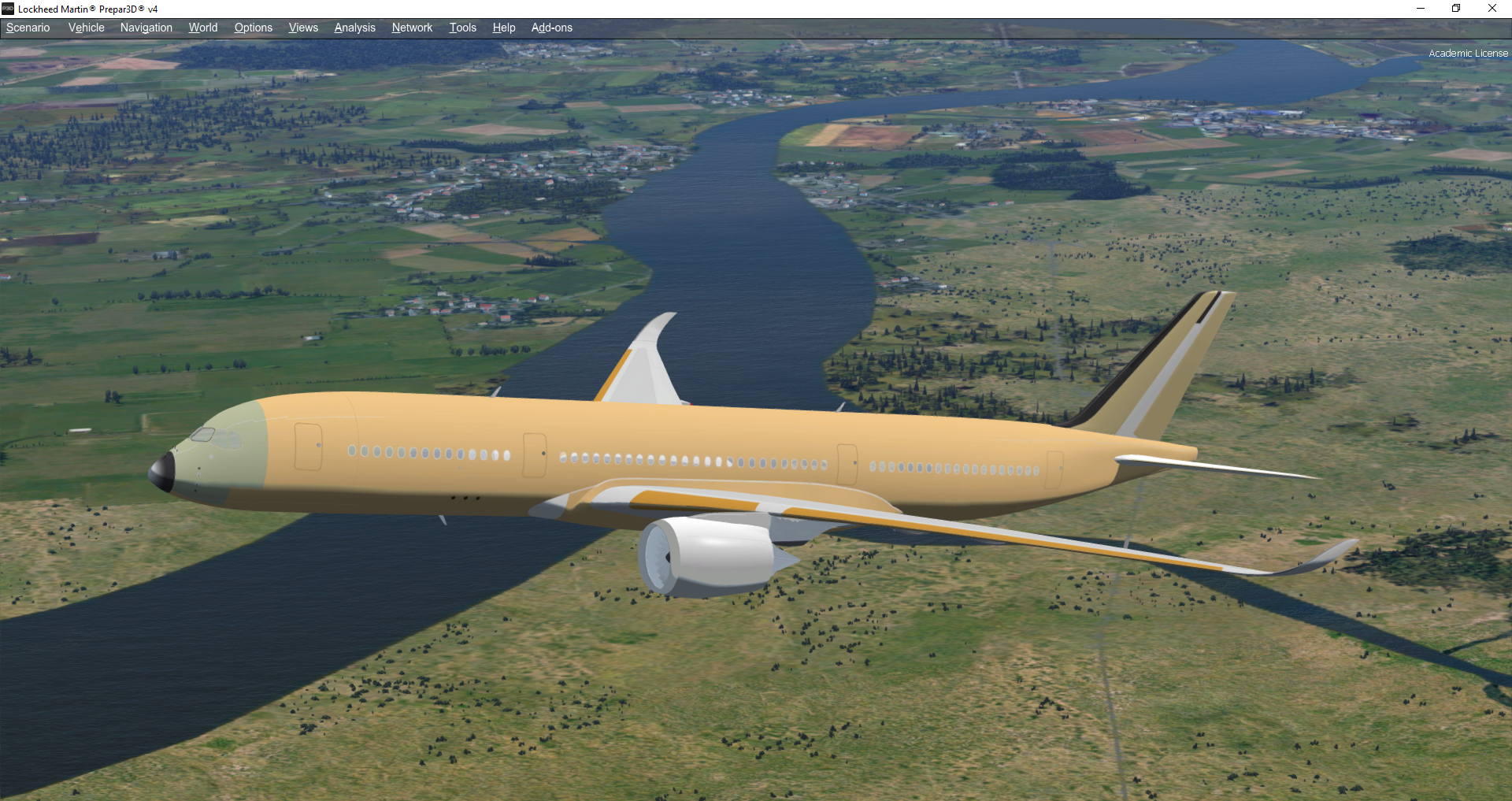
Task: Expand the Tools menu
Action: pyautogui.click(x=462, y=28)
